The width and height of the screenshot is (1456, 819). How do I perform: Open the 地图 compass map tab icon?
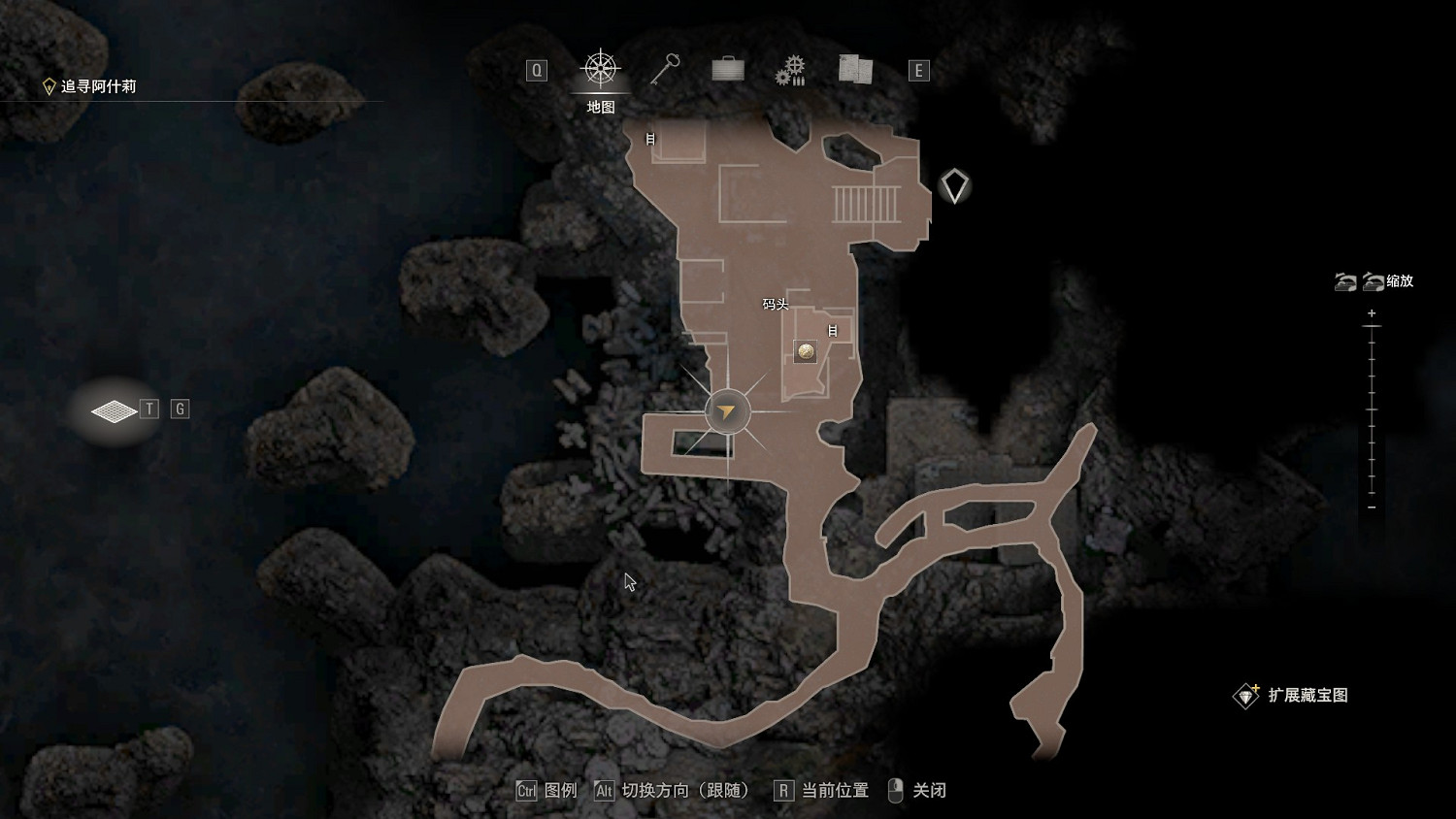[x=600, y=69]
